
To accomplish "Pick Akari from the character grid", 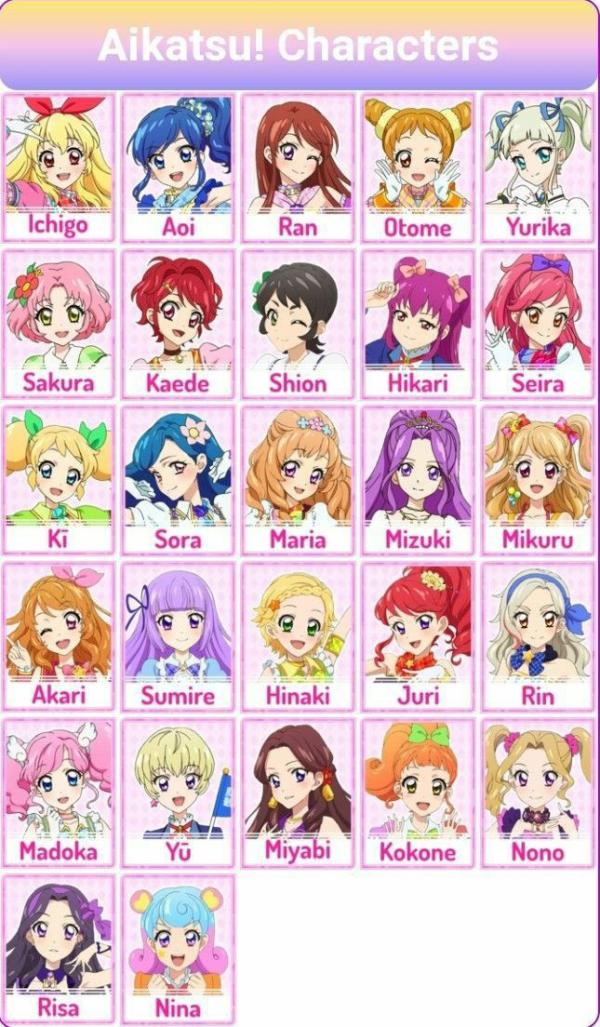I will point(58,636).
